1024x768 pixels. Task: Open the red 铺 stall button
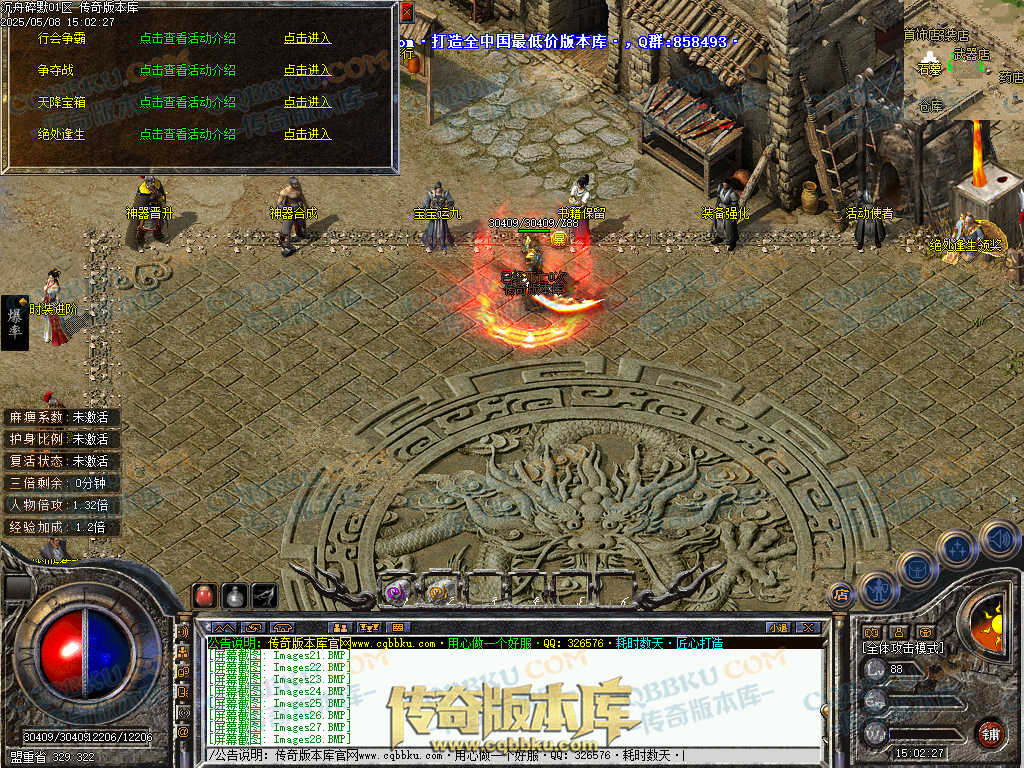[x=989, y=732]
